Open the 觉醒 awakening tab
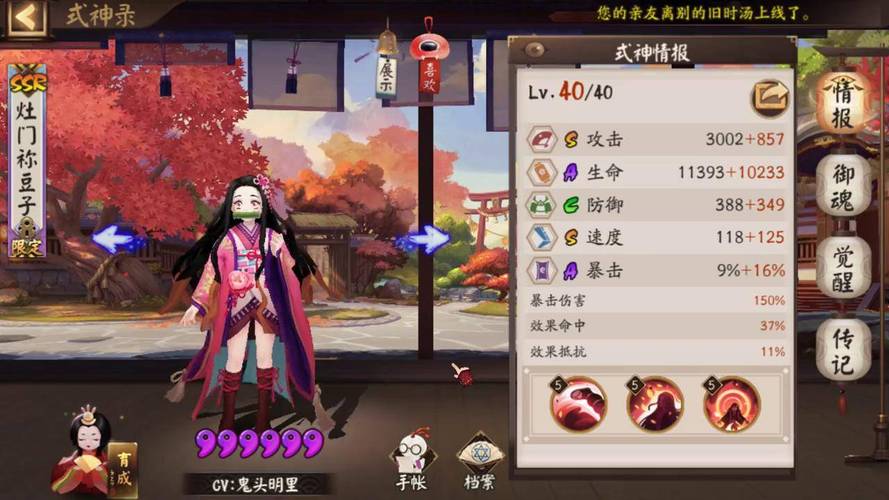Image resolution: width=889 pixels, height=500 pixels. 842,268
